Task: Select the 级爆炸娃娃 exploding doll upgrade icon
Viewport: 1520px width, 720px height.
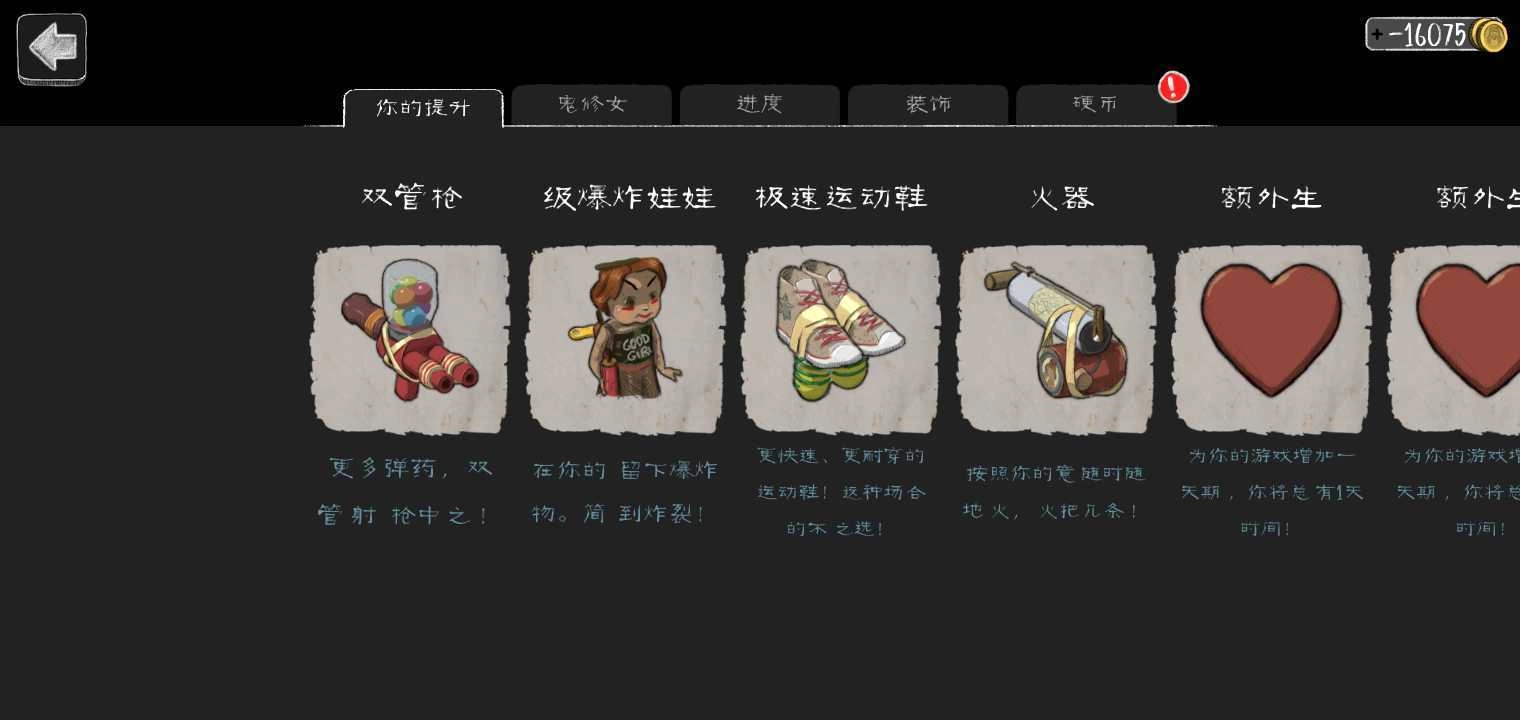Action: click(626, 338)
